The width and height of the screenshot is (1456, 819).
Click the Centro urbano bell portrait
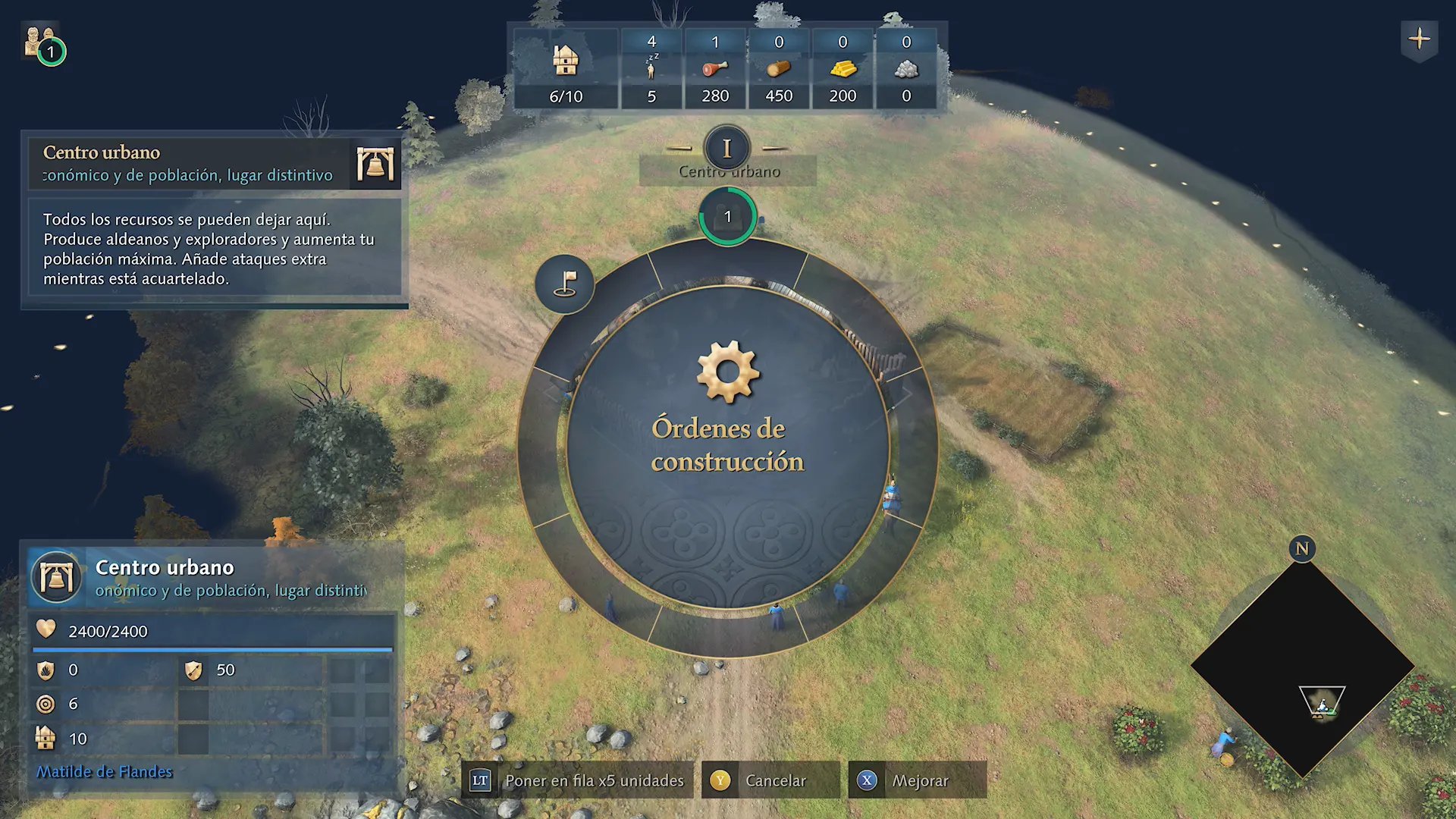[56, 578]
